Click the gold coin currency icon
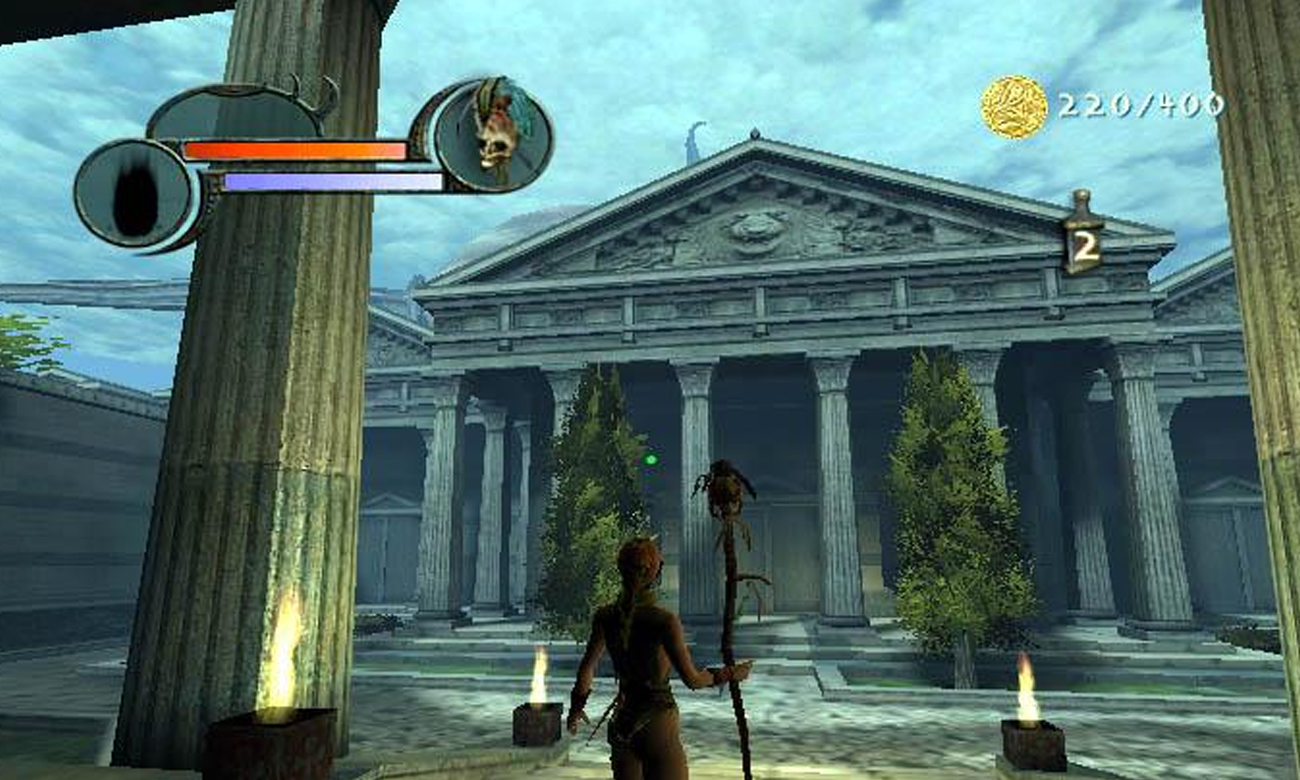 pyautogui.click(x=1013, y=107)
